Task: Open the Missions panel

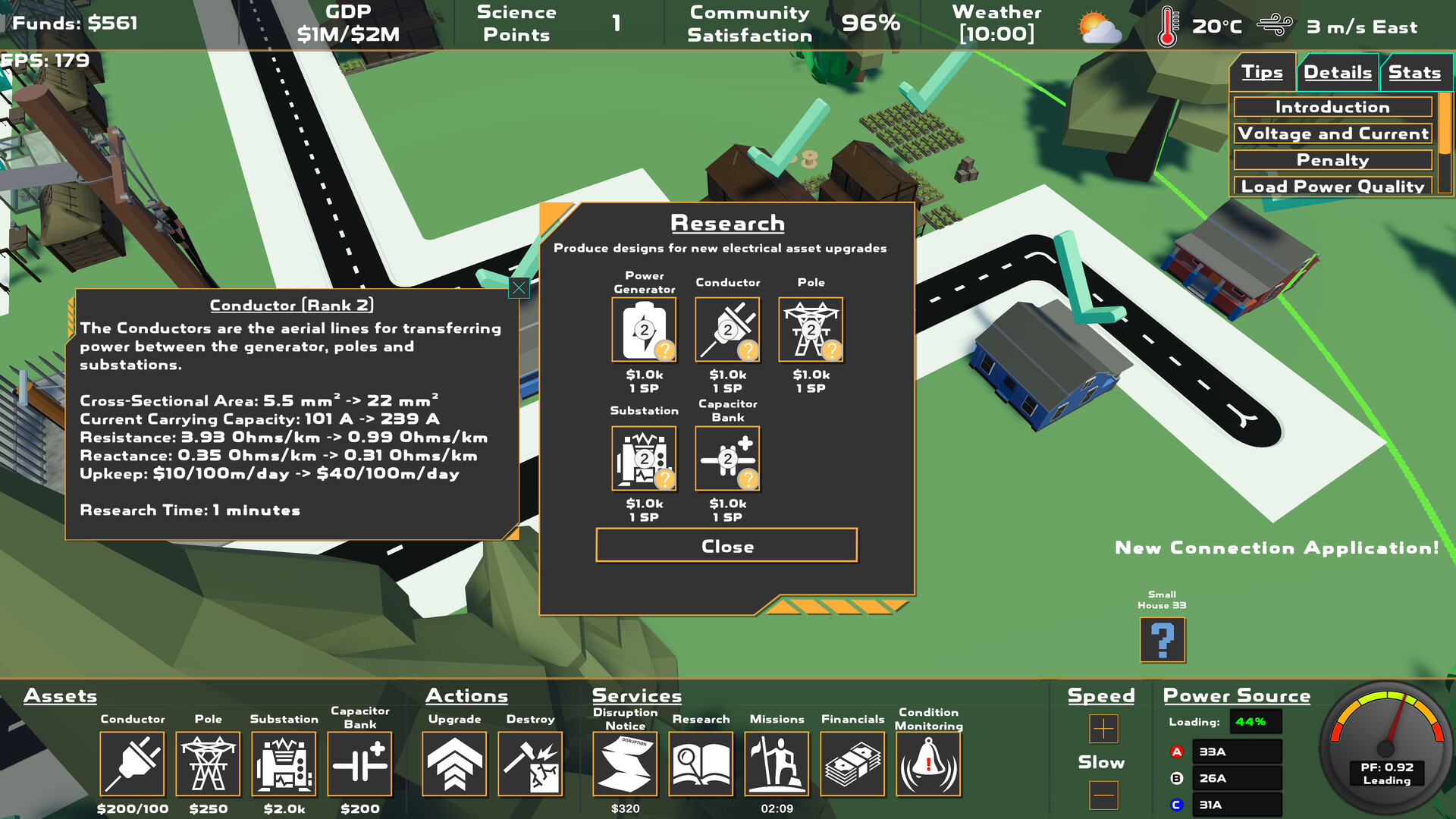Action: click(777, 764)
